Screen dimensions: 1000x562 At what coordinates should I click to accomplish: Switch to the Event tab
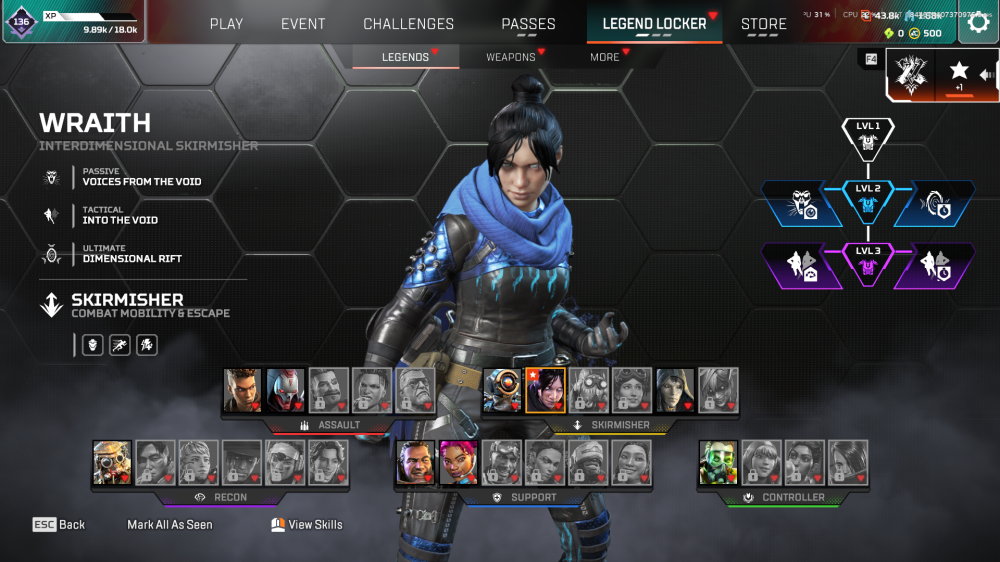(x=302, y=24)
